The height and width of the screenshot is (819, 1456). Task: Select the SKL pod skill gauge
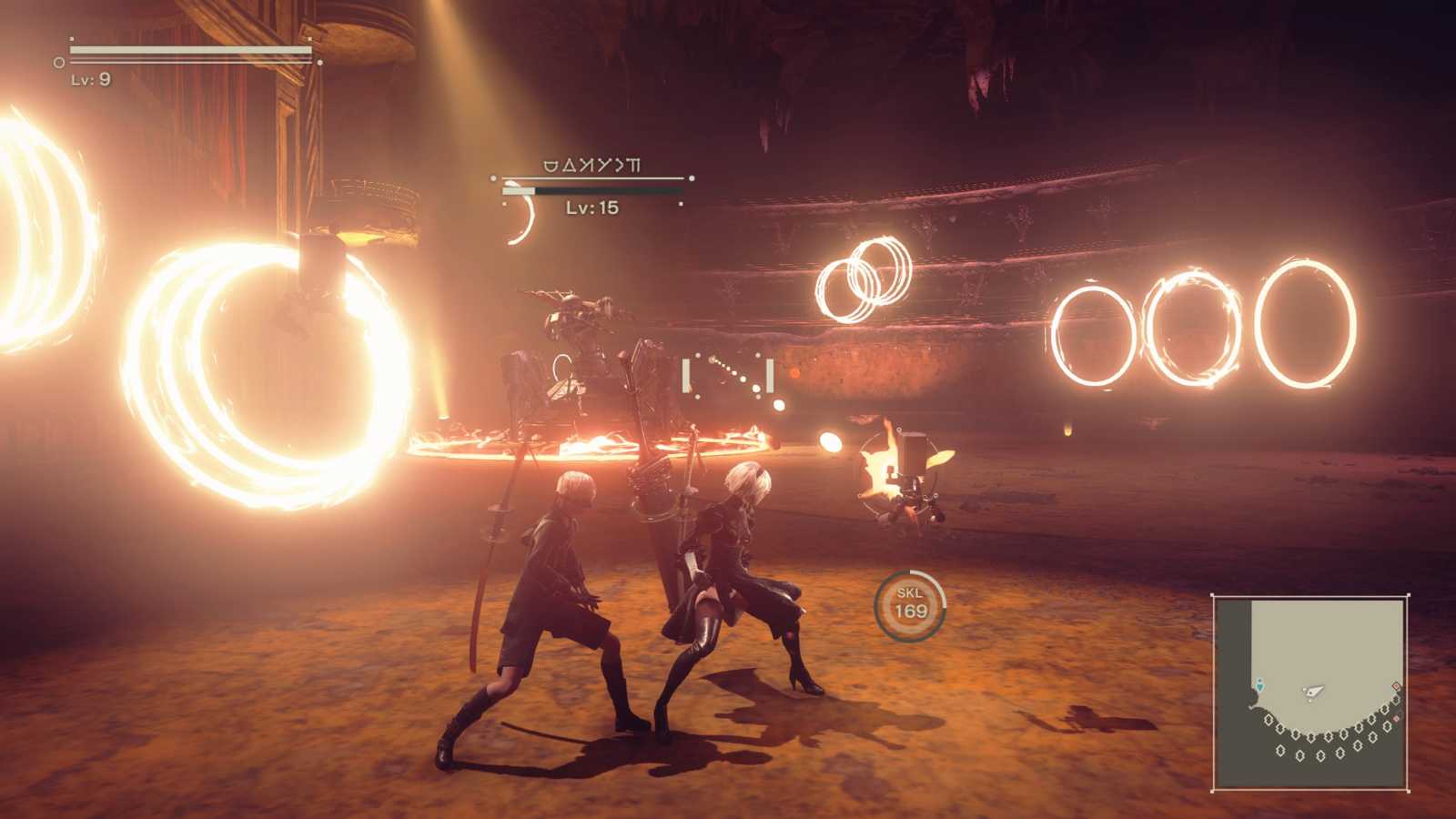[910, 604]
